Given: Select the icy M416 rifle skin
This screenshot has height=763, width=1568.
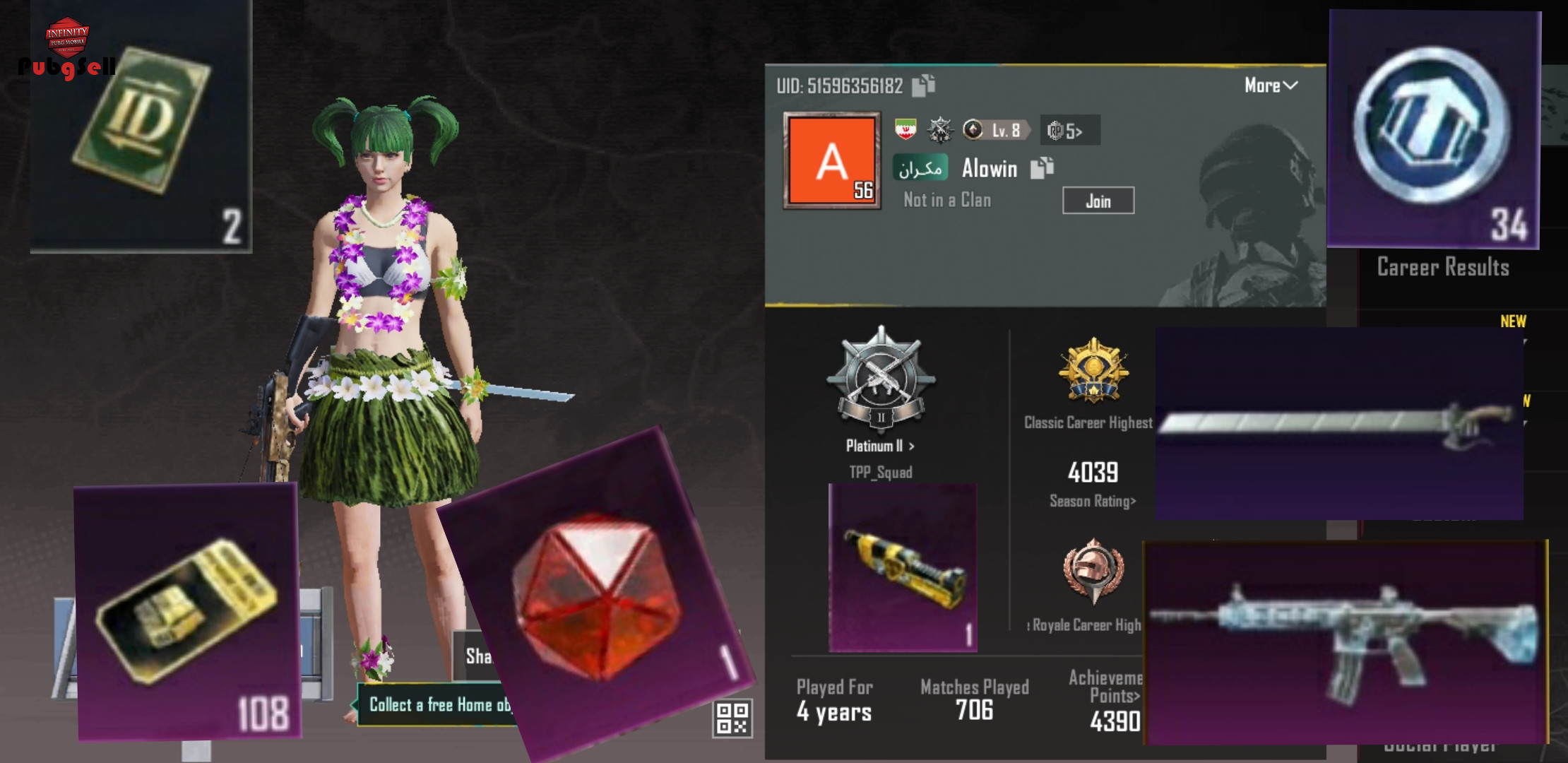Looking at the screenshot, I should pos(1345,641).
